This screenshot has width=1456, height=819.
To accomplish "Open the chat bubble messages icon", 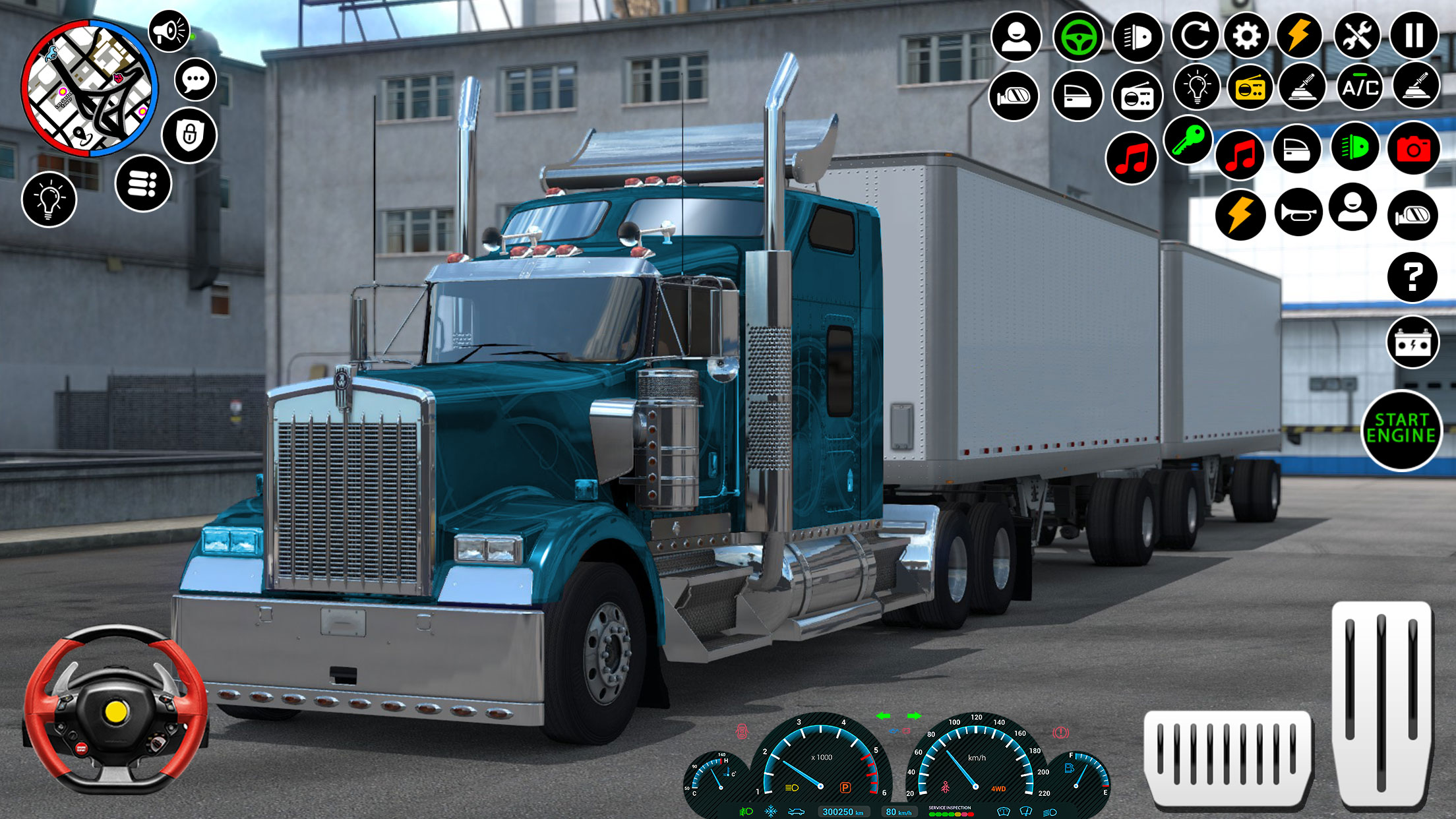I will point(195,80).
